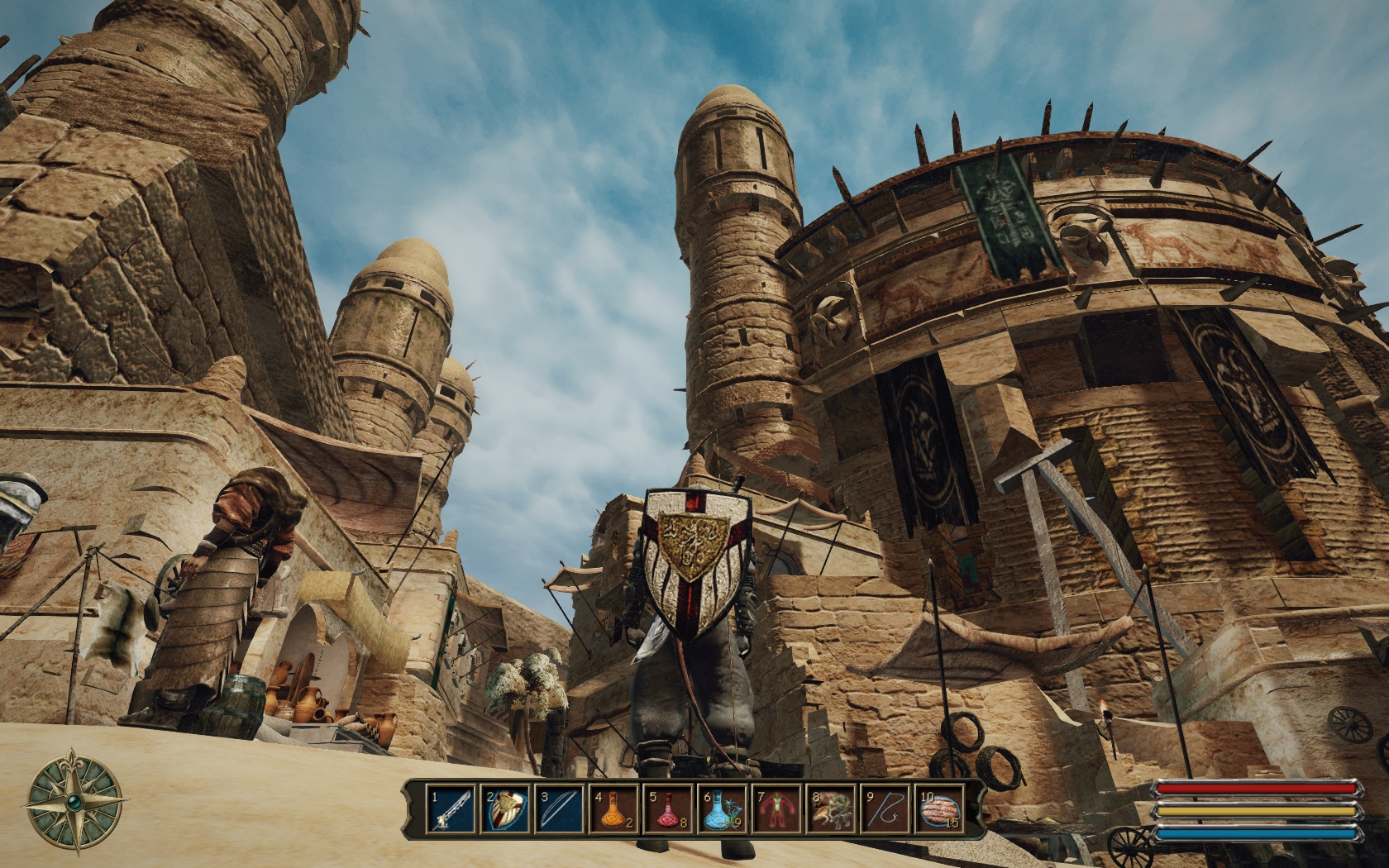1389x868 pixels.
Task: Drink the red potion in slot 5
Action: (668, 809)
